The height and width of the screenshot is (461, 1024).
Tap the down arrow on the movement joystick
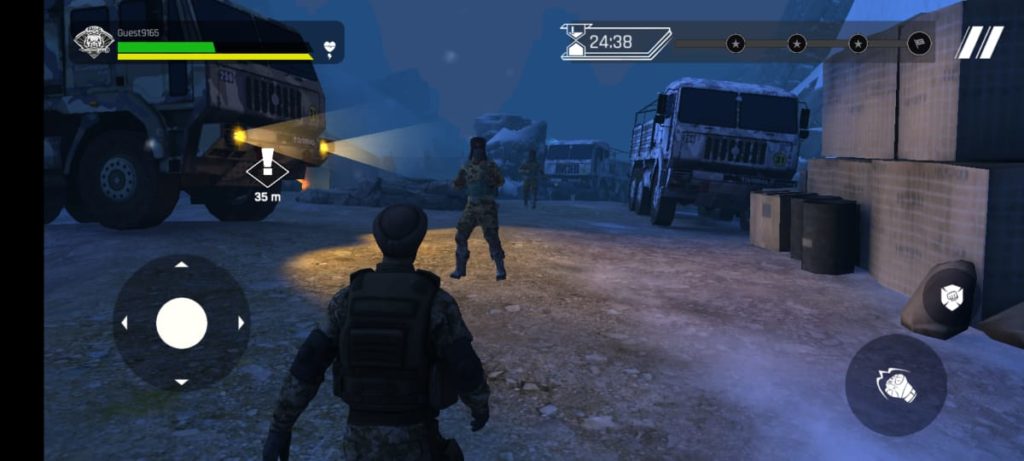click(181, 381)
